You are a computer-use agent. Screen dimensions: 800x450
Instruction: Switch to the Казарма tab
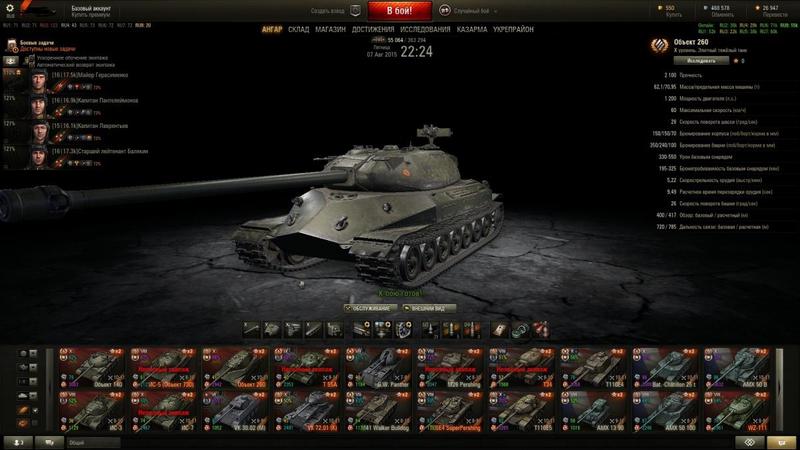coord(472,30)
